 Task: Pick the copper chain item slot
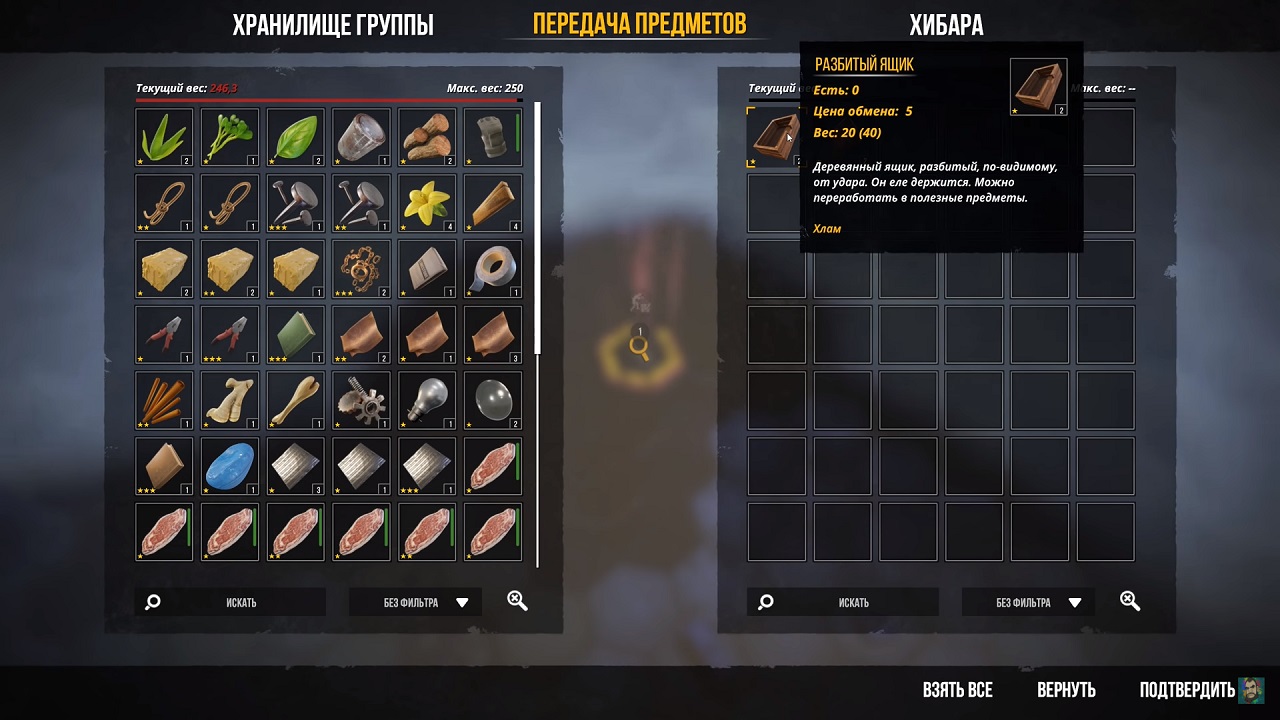coord(361,269)
